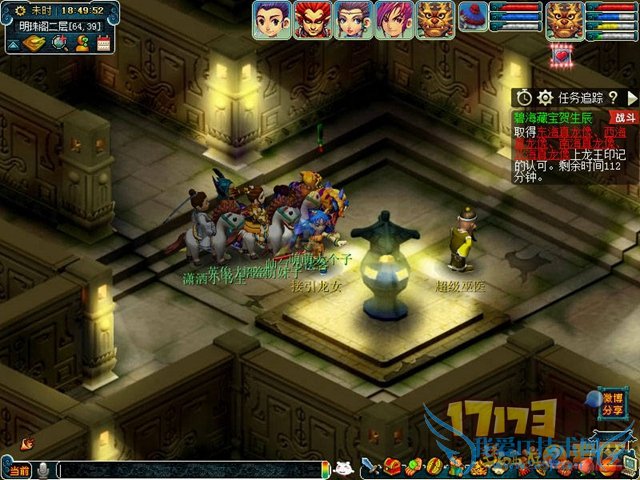640x480 pixels.
Task: Click the magnifier search icon under location
Action: point(60,42)
